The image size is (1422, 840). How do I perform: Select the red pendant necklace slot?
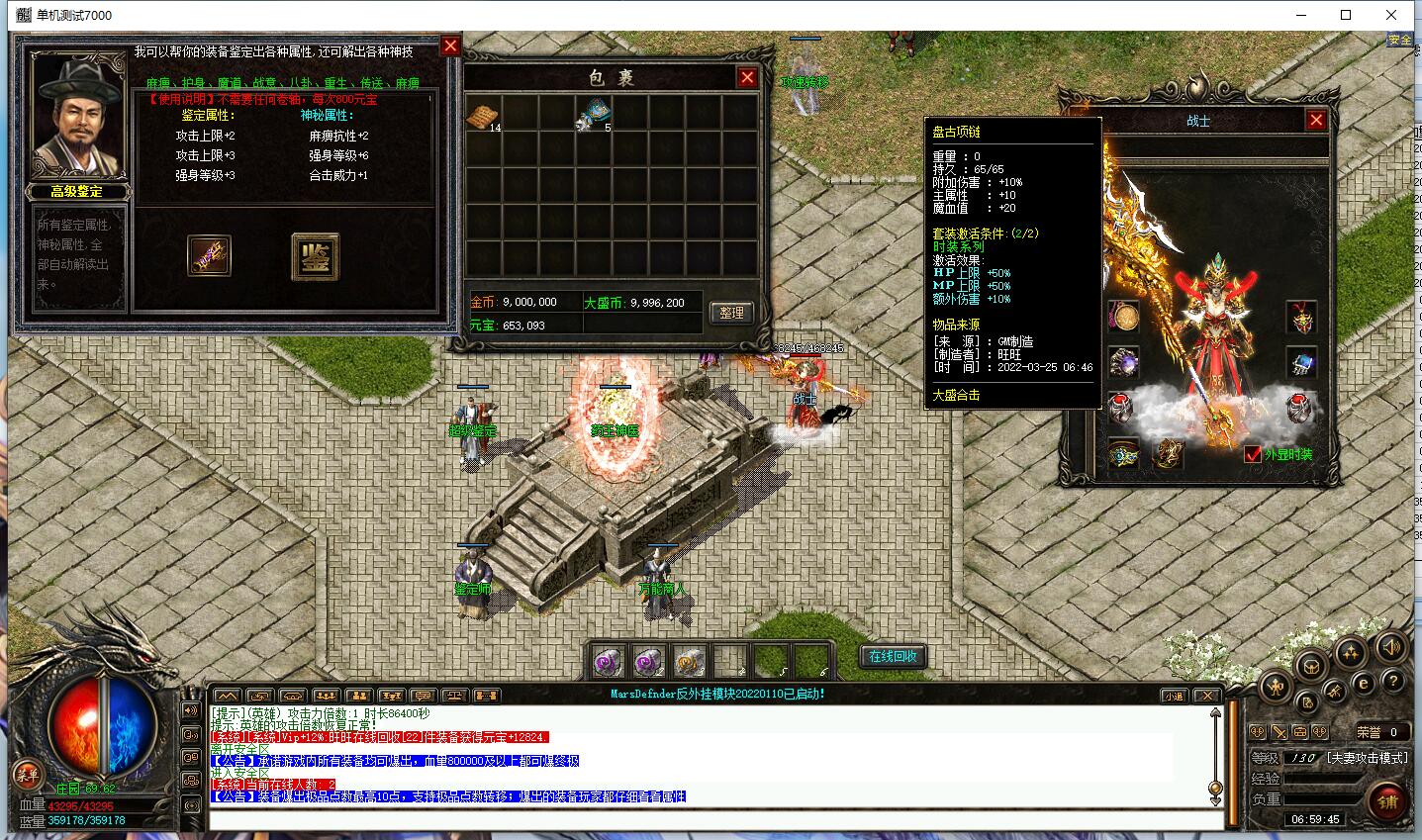click(1301, 318)
